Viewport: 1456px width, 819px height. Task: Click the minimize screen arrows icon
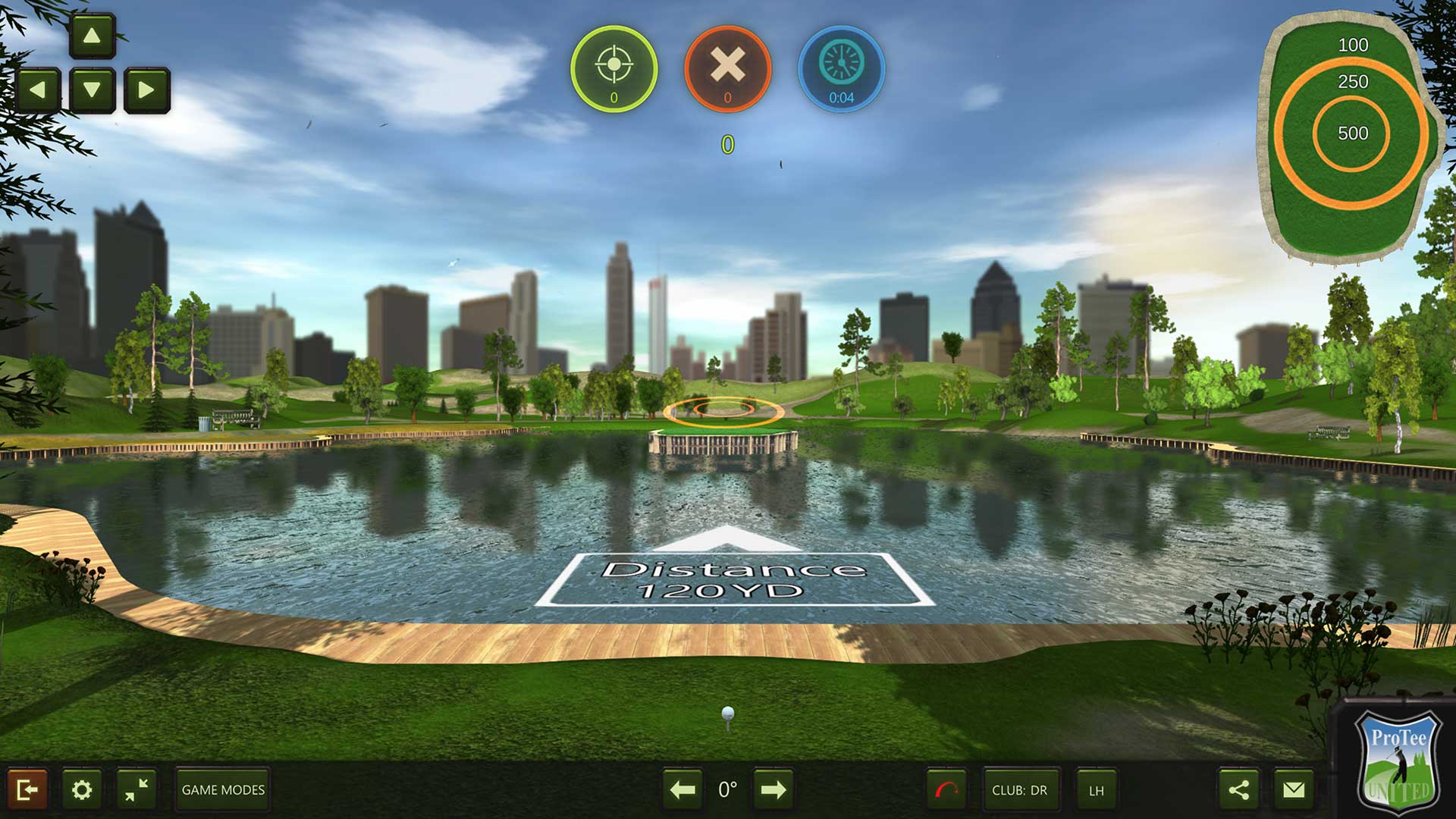(x=139, y=789)
